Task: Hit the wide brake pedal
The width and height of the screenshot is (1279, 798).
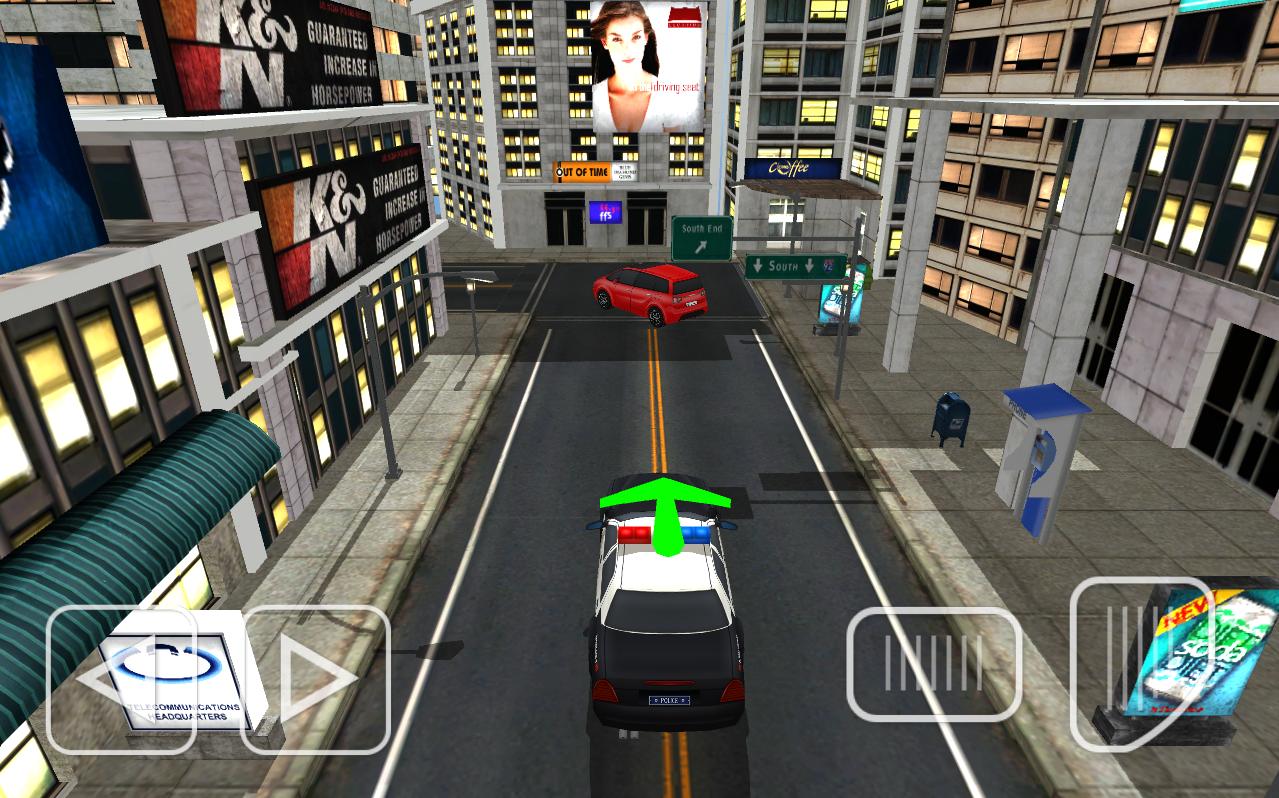Action: point(934,664)
